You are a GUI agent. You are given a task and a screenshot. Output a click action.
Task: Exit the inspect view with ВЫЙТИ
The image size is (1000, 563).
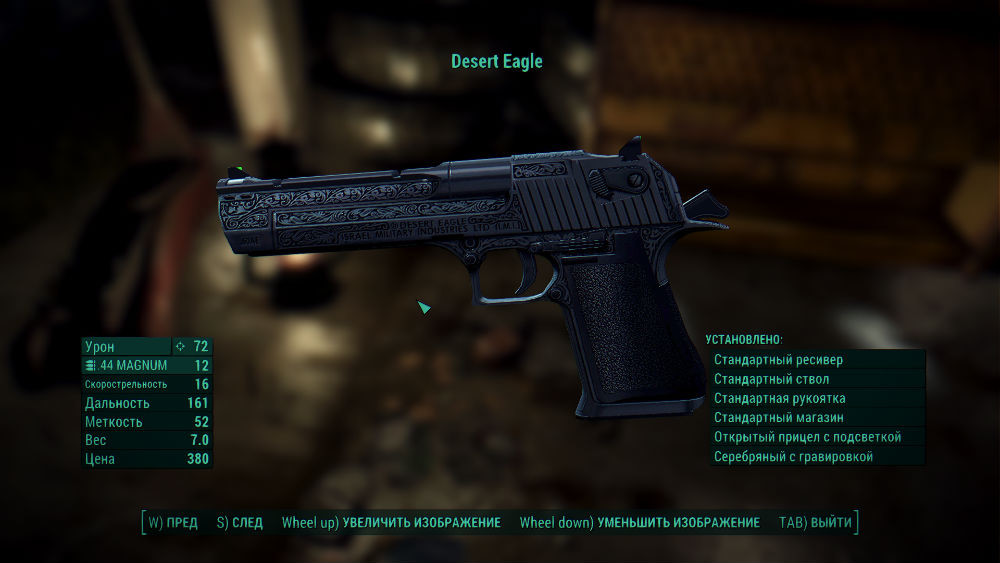[816, 523]
